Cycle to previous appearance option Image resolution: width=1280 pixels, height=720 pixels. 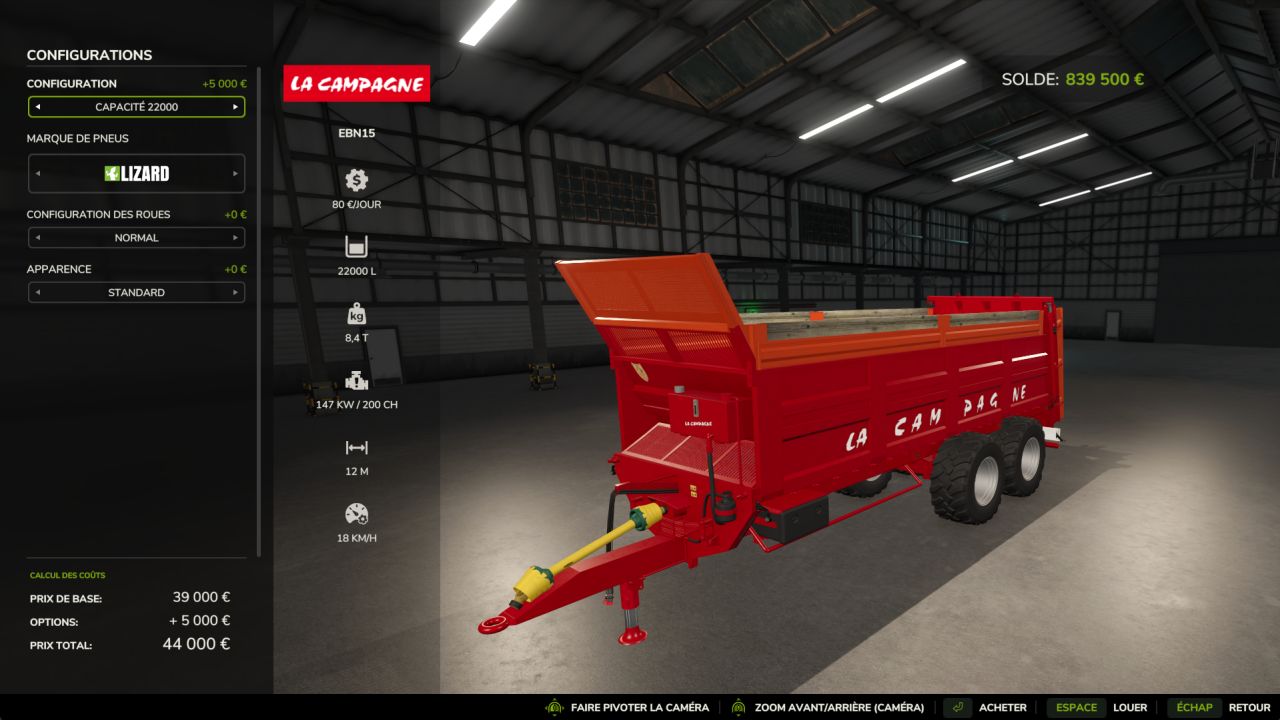tap(37, 293)
